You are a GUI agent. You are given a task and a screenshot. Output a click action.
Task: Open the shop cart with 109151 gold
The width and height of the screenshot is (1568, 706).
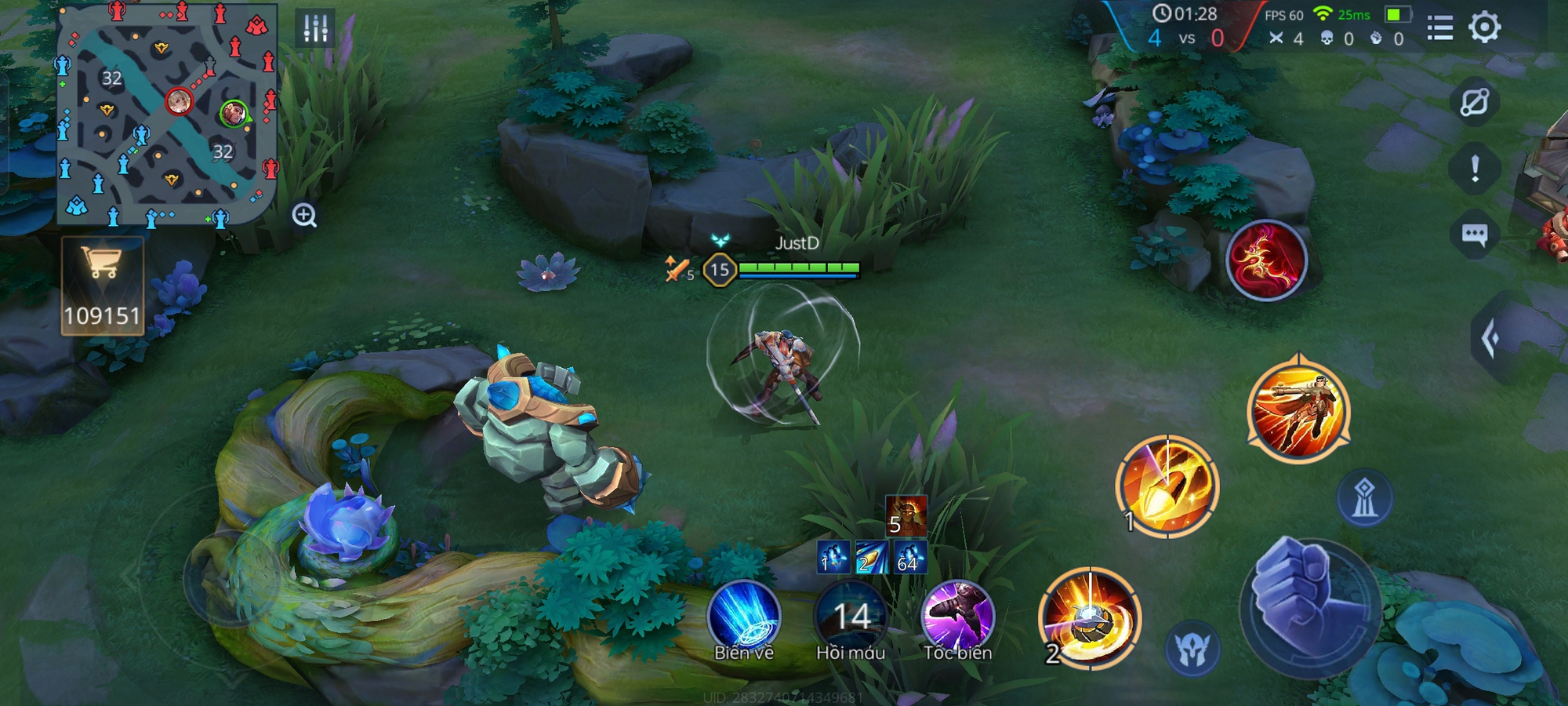[x=103, y=286]
